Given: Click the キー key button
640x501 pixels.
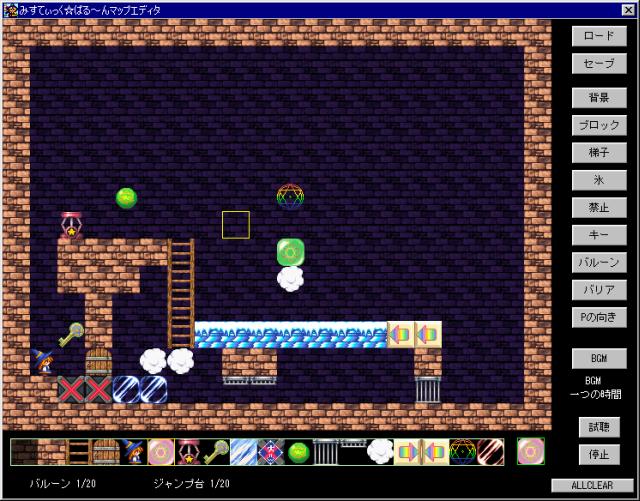Looking at the screenshot, I should tap(599, 235).
